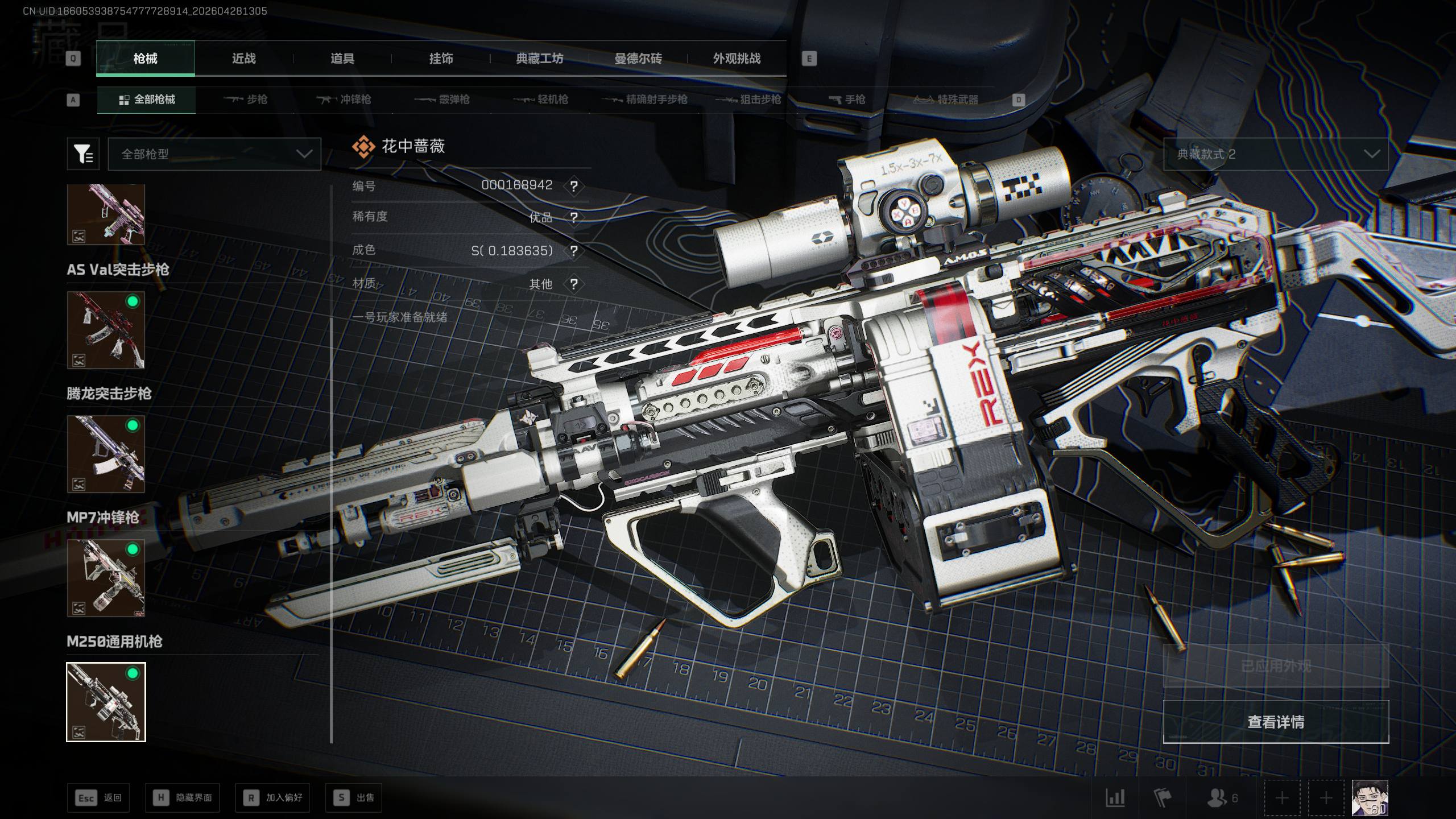Screen dimensions: 1456x819
Task: Open the 全部枪型 dropdown
Action: pos(214,154)
